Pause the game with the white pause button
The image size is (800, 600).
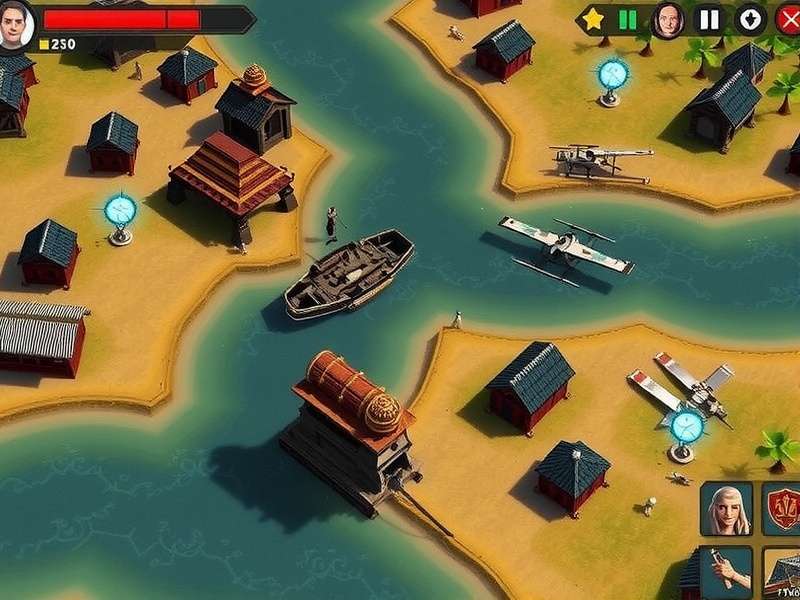[709, 19]
